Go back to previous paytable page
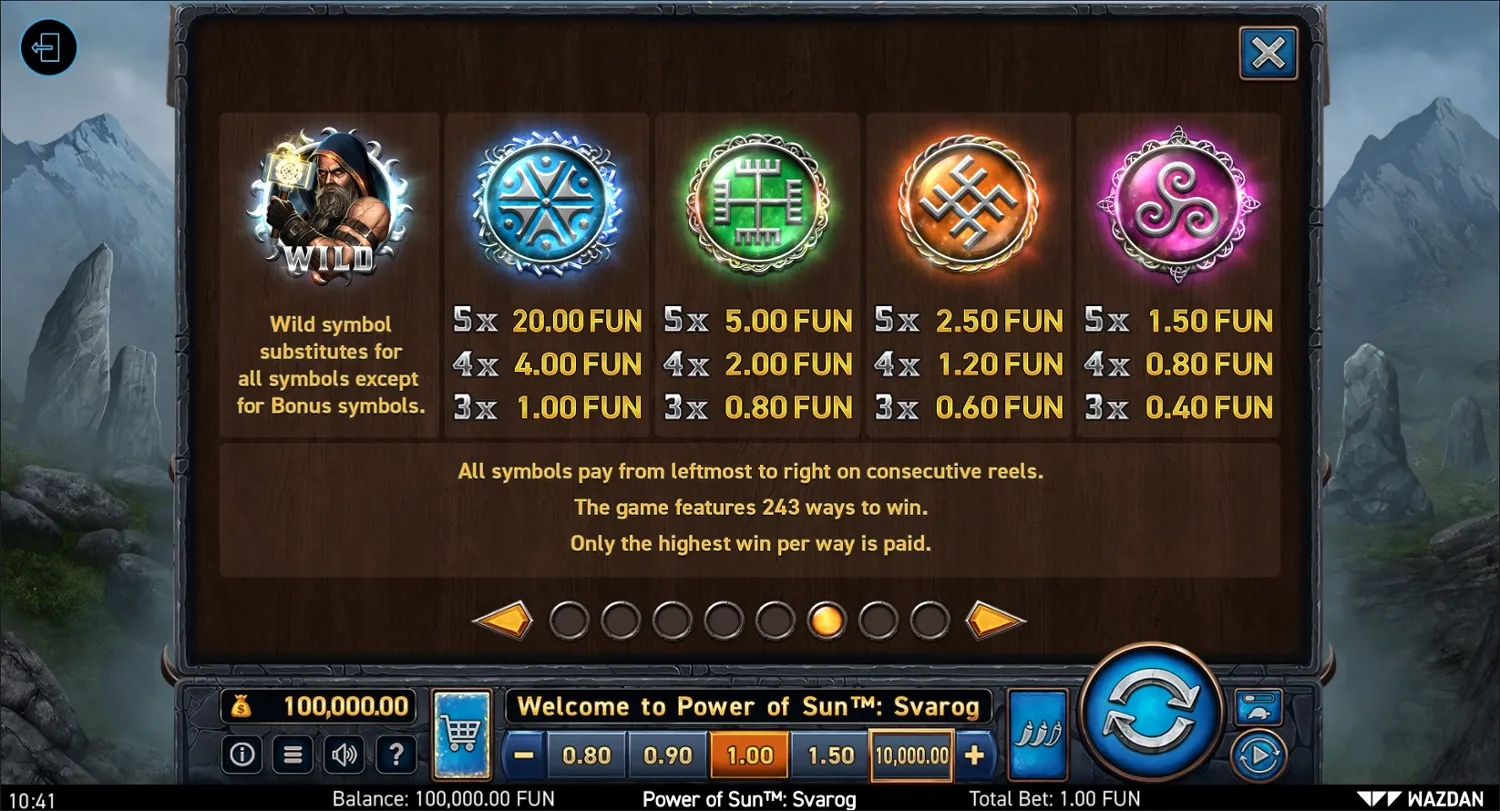The width and height of the screenshot is (1500, 811). click(x=503, y=619)
